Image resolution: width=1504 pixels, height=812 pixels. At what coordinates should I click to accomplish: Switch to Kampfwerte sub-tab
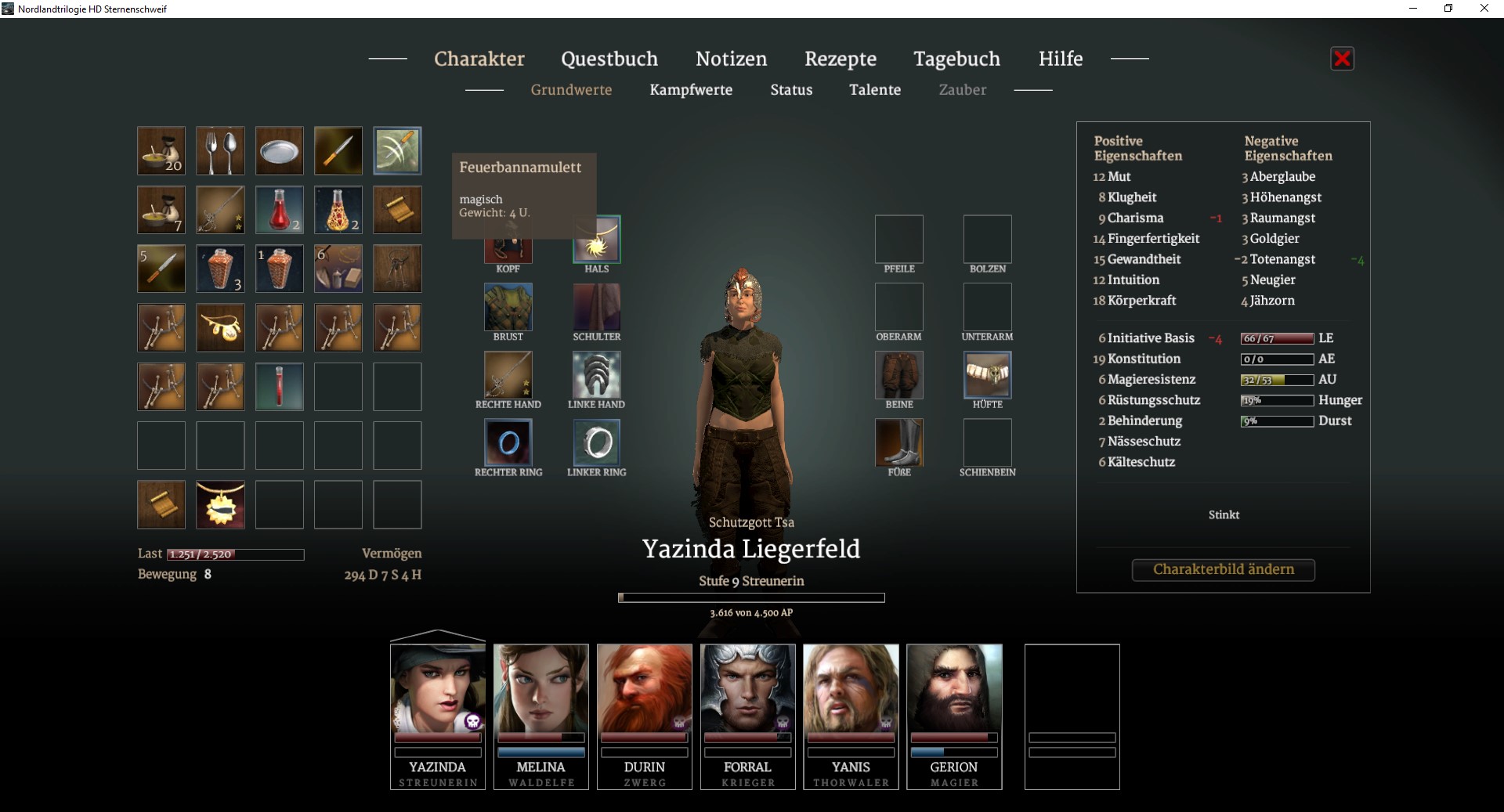pos(690,90)
